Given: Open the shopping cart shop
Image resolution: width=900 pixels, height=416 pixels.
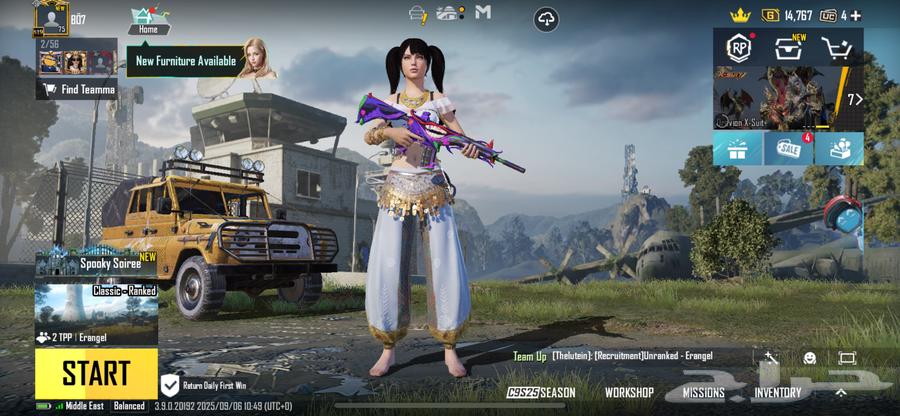Looking at the screenshot, I should click(836, 48).
